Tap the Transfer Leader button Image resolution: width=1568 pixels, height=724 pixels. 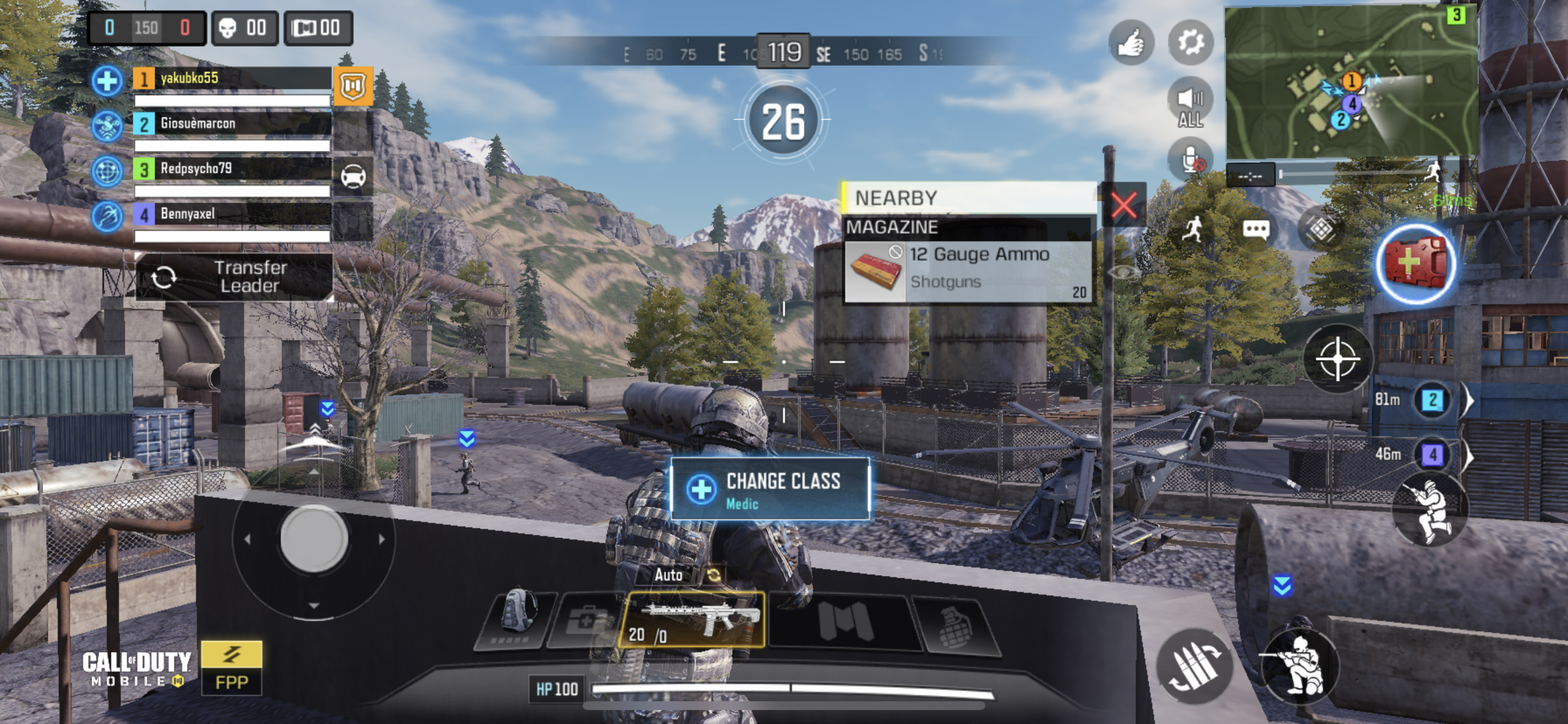point(235,277)
